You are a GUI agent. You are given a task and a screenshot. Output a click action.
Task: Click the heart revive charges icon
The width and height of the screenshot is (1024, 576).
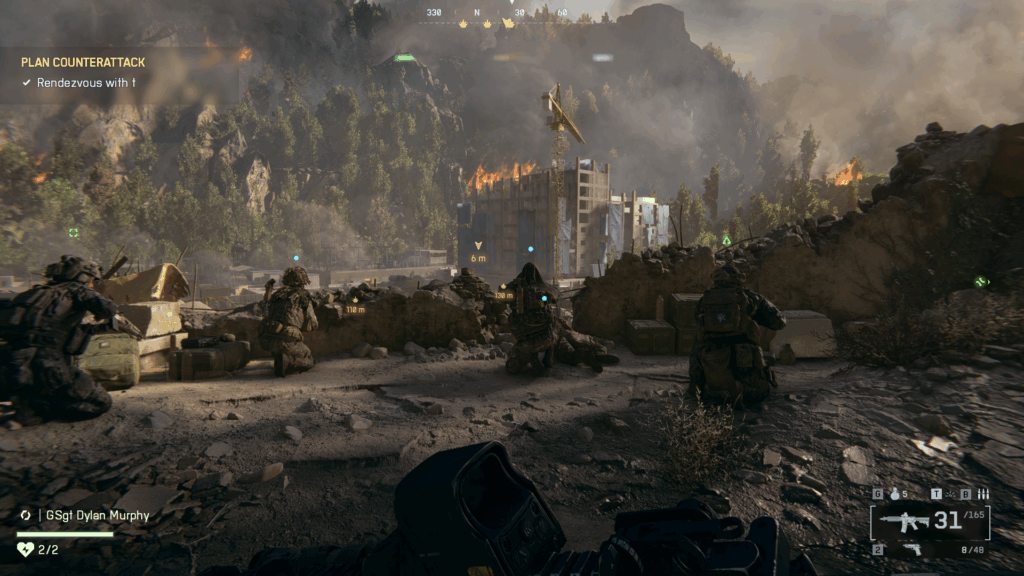click(x=26, y=549)
